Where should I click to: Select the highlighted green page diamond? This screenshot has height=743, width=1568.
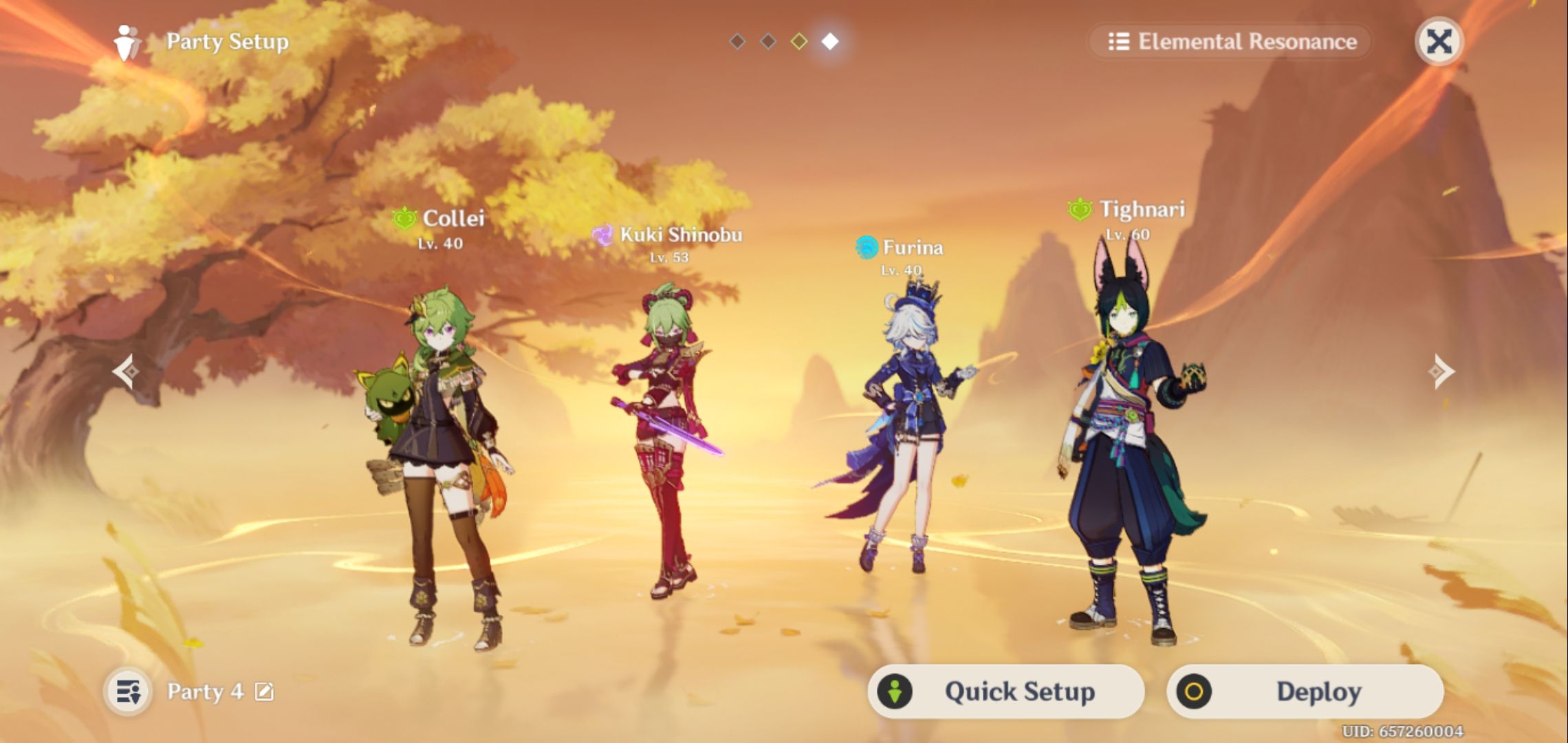tap(798, 41)
